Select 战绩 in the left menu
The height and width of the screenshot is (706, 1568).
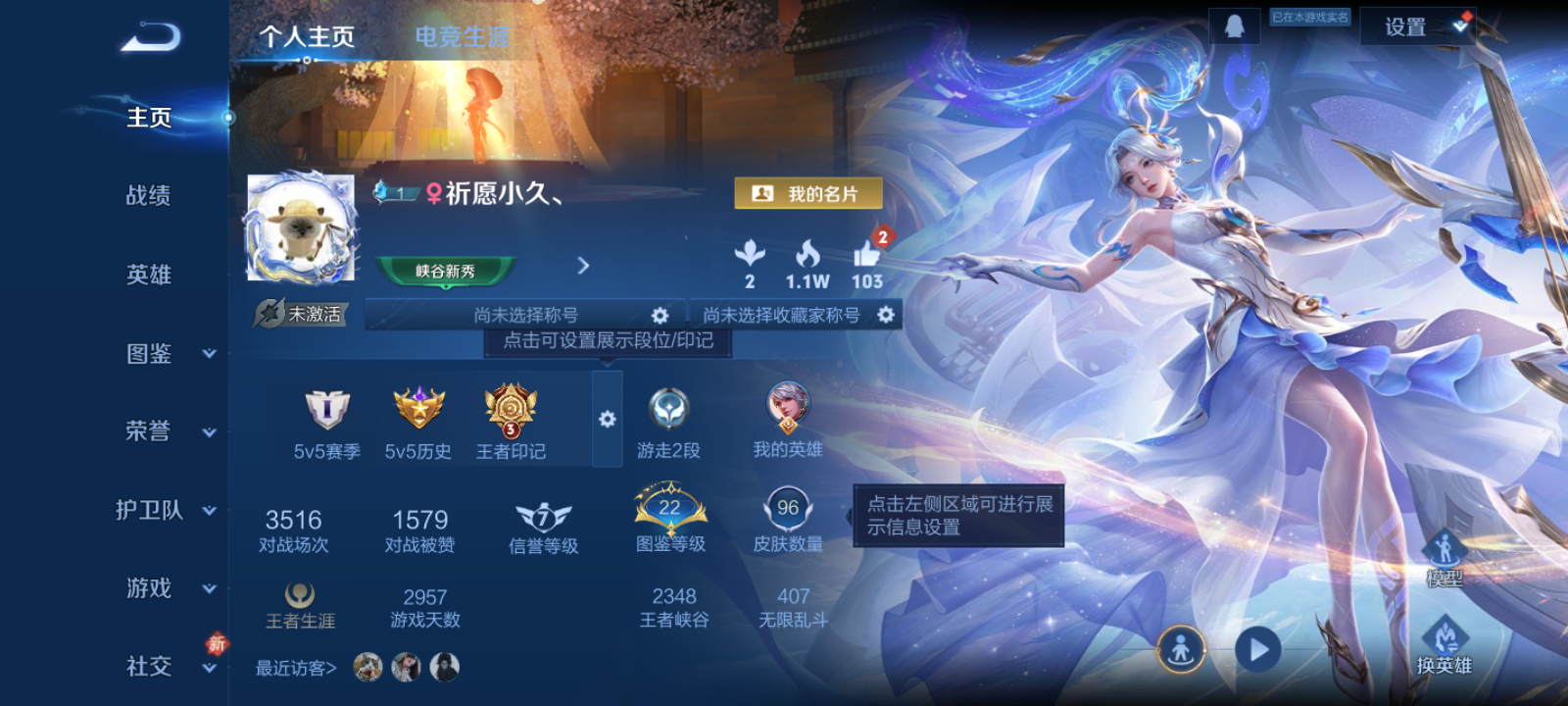(x=147, y=196)
